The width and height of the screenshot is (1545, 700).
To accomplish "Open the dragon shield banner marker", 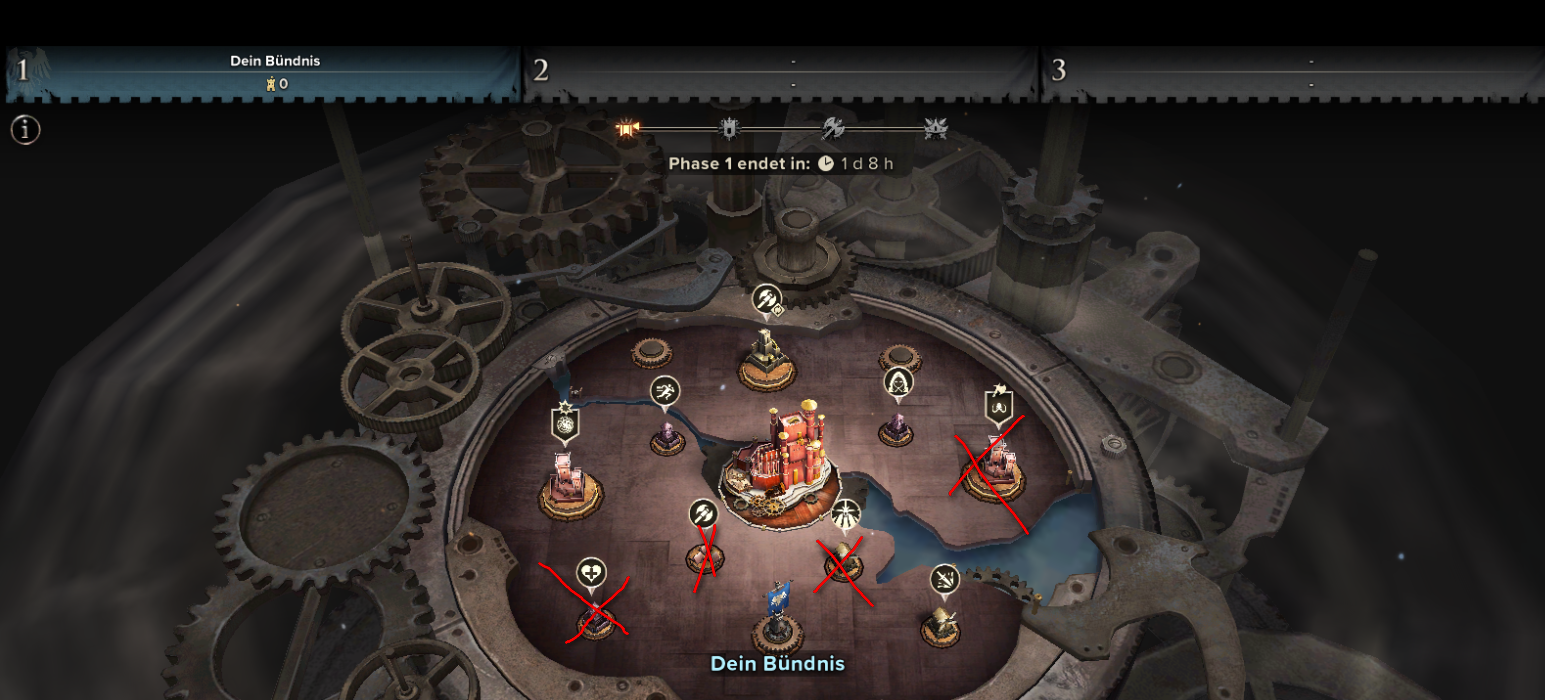I will [x=565, y=422].
